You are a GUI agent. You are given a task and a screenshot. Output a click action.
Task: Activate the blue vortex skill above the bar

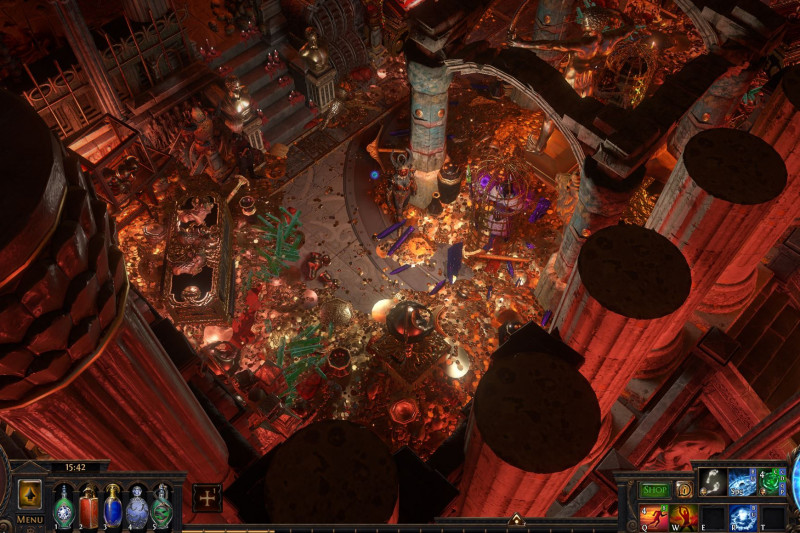pos(742,481)
